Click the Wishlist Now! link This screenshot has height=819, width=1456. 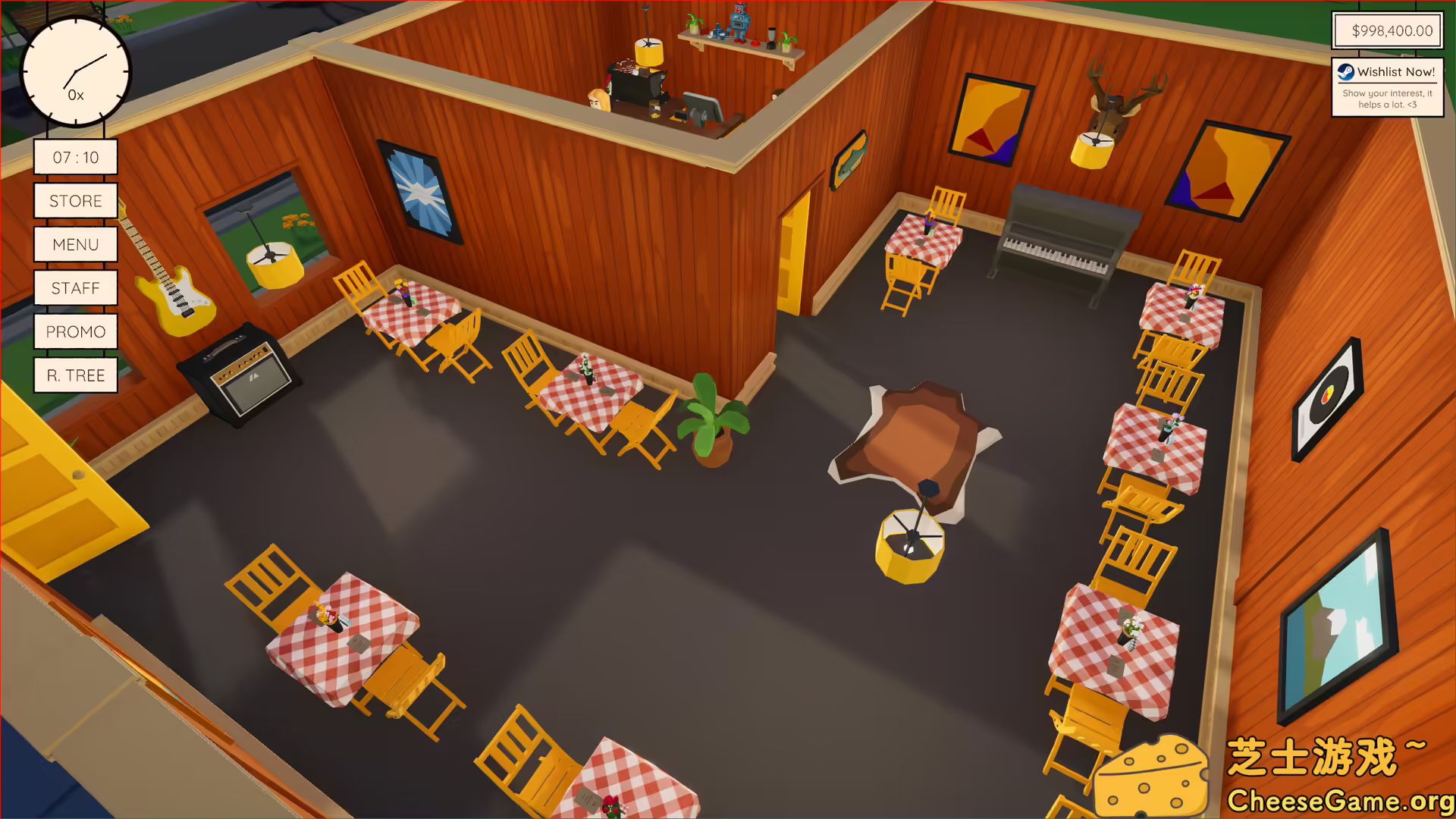[x=1395, y=72]
